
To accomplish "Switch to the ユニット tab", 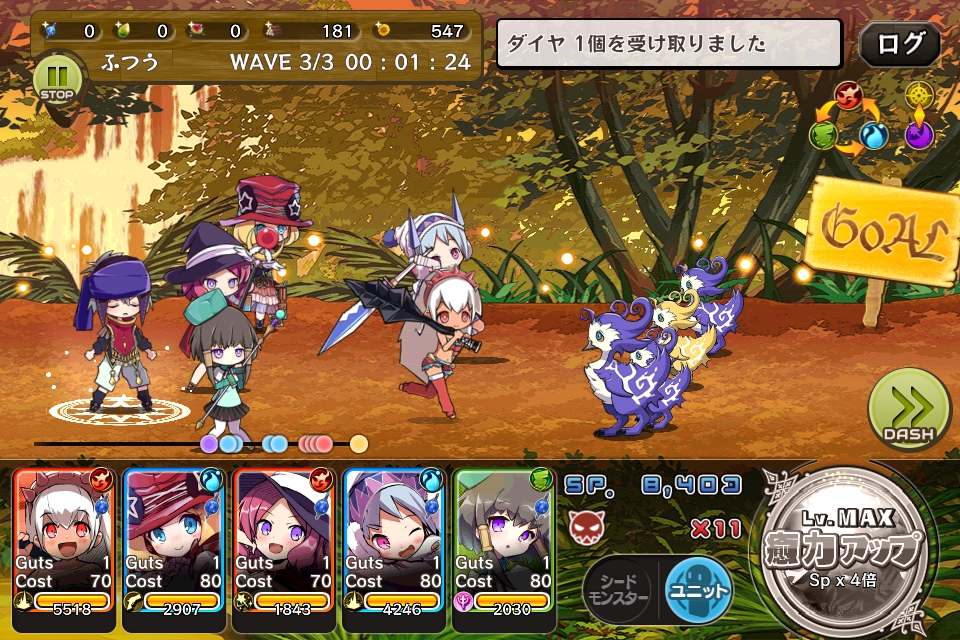I will point(697,590).
